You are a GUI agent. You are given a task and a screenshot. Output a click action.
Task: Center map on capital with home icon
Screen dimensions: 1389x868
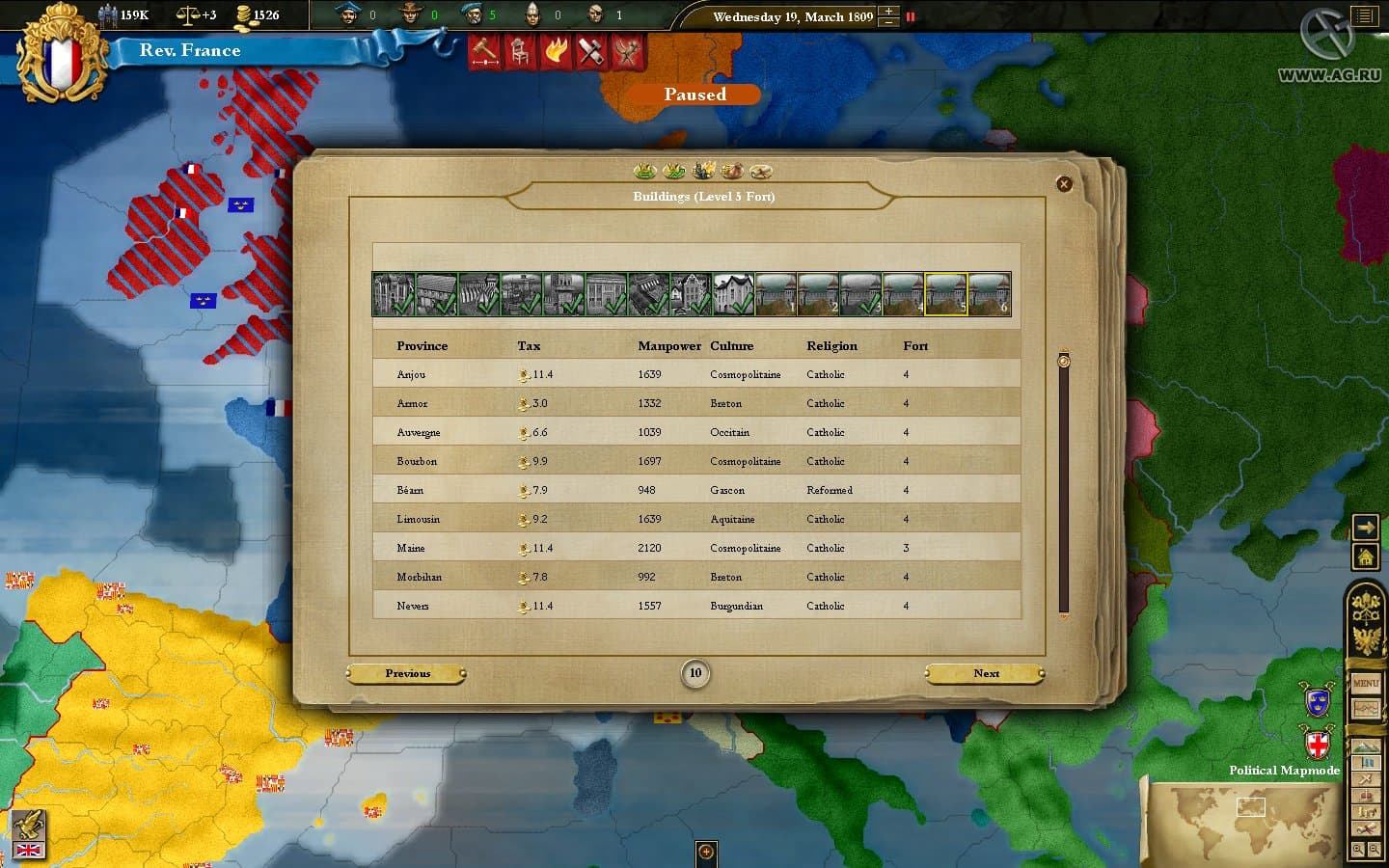coord(1365,556)
